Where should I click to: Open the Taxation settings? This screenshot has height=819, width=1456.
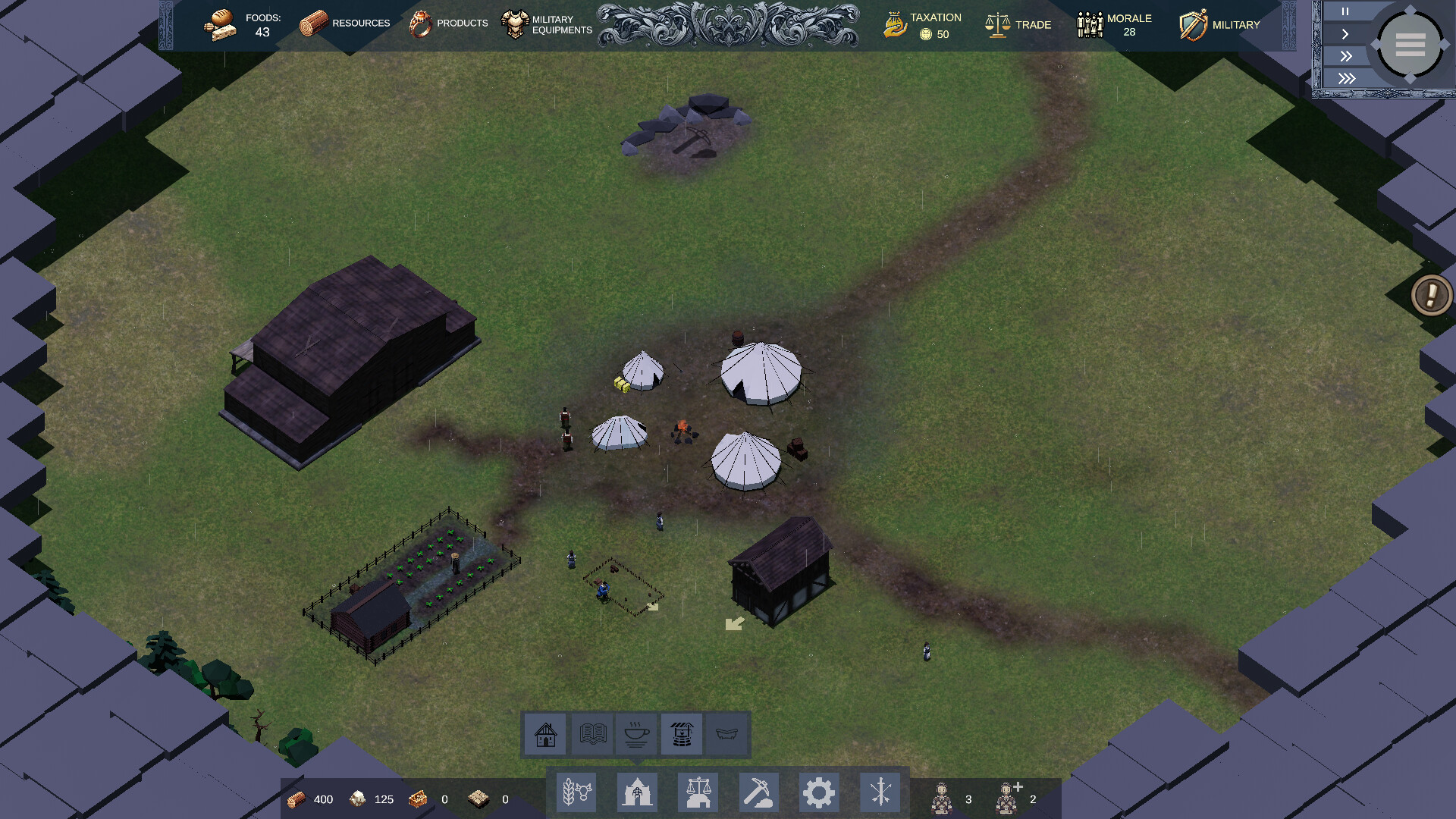[923, 25]
